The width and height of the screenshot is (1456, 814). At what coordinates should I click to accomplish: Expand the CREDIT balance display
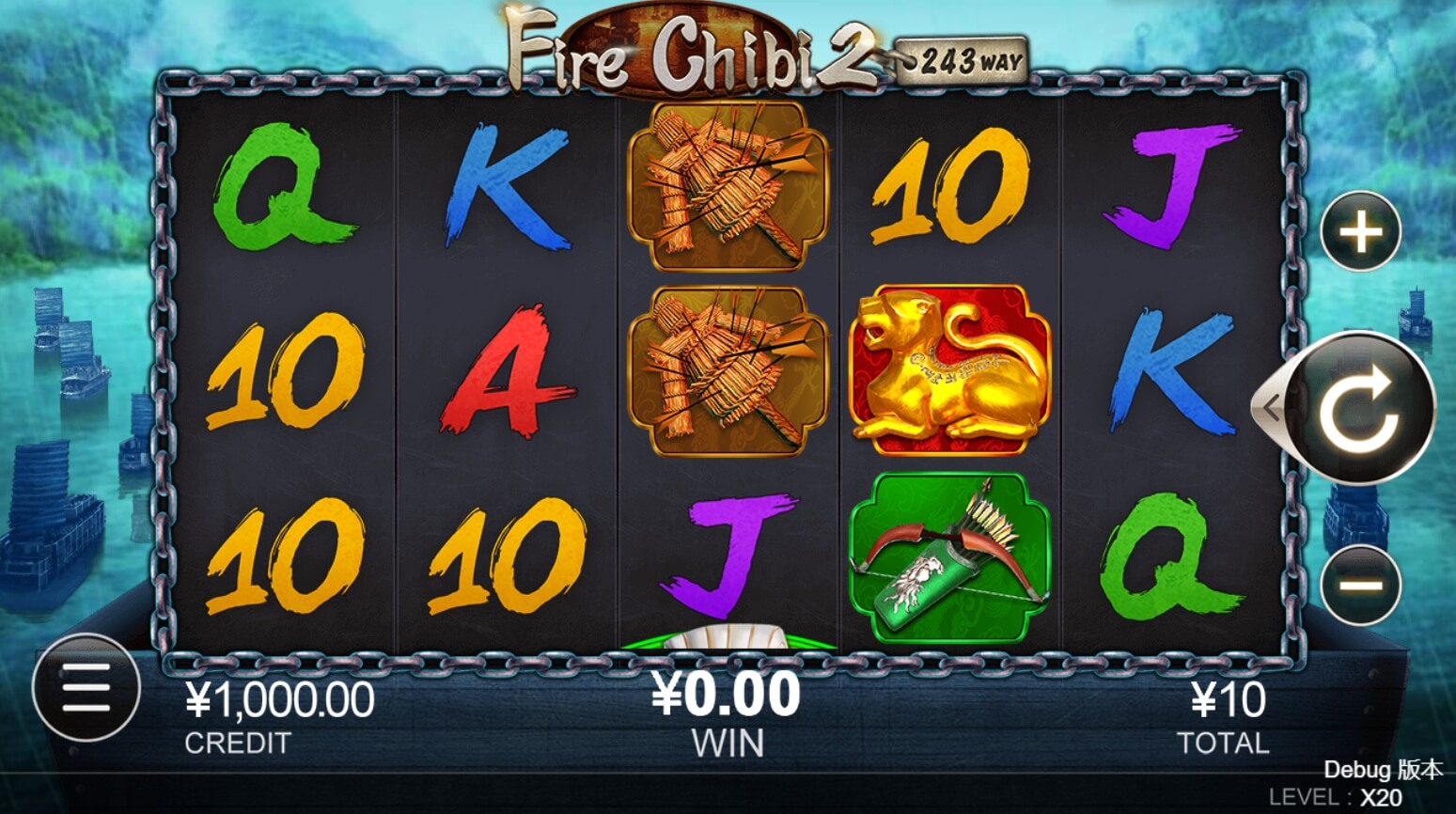pos(282,697)
